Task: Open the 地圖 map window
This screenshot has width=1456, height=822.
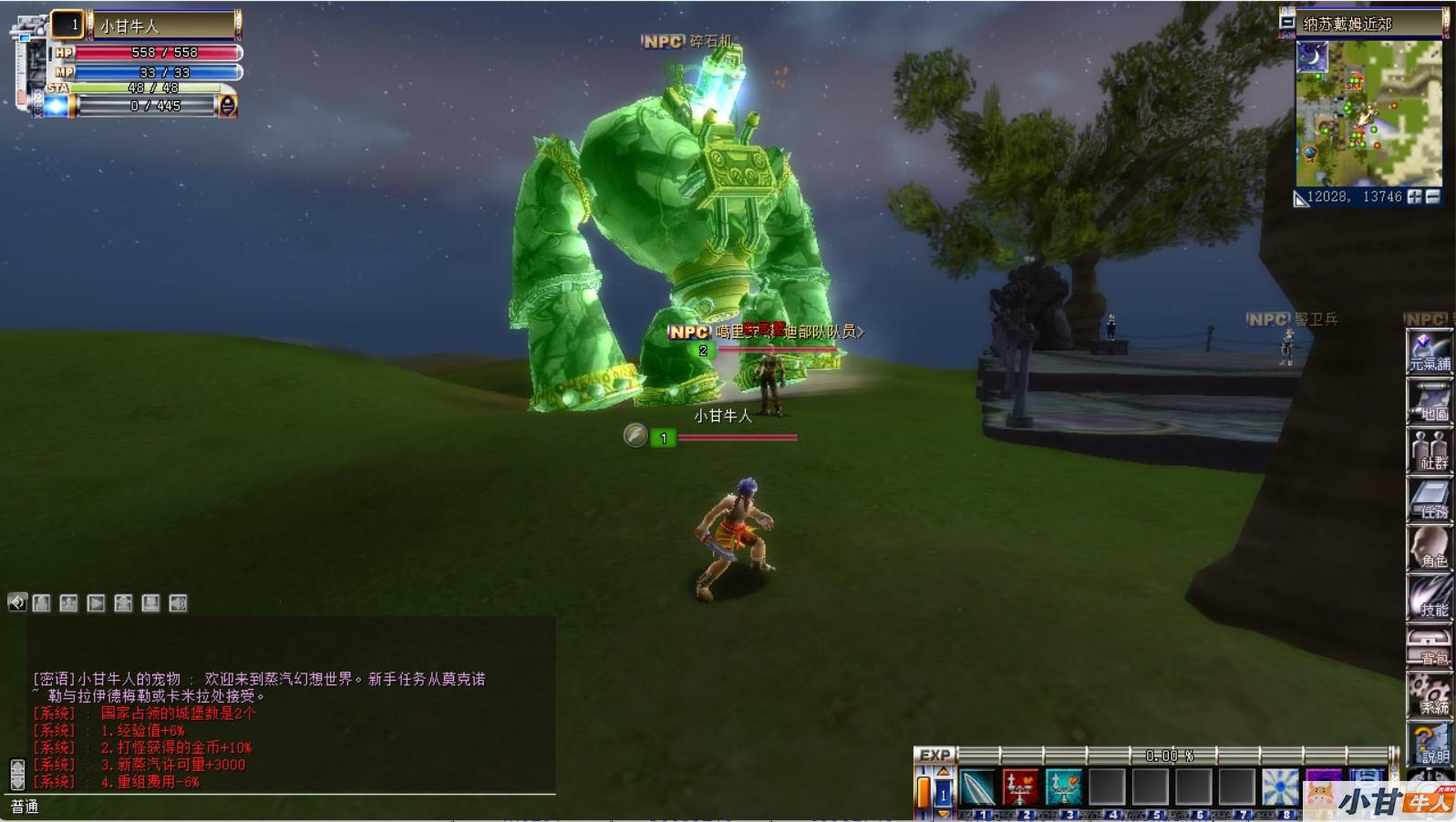Action: point(1429,401)
